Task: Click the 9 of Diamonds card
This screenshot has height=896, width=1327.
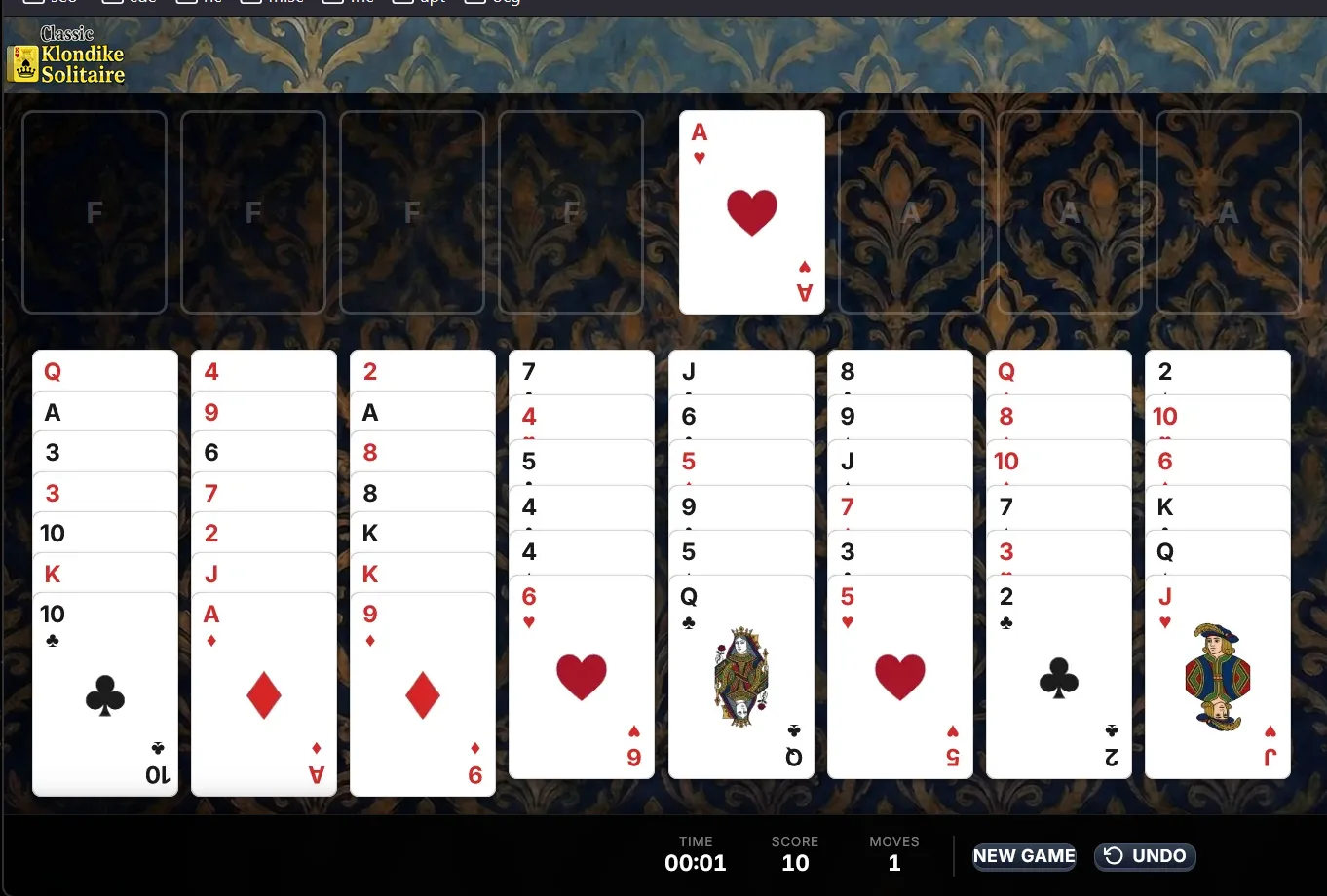Action: tap(422, 691)
